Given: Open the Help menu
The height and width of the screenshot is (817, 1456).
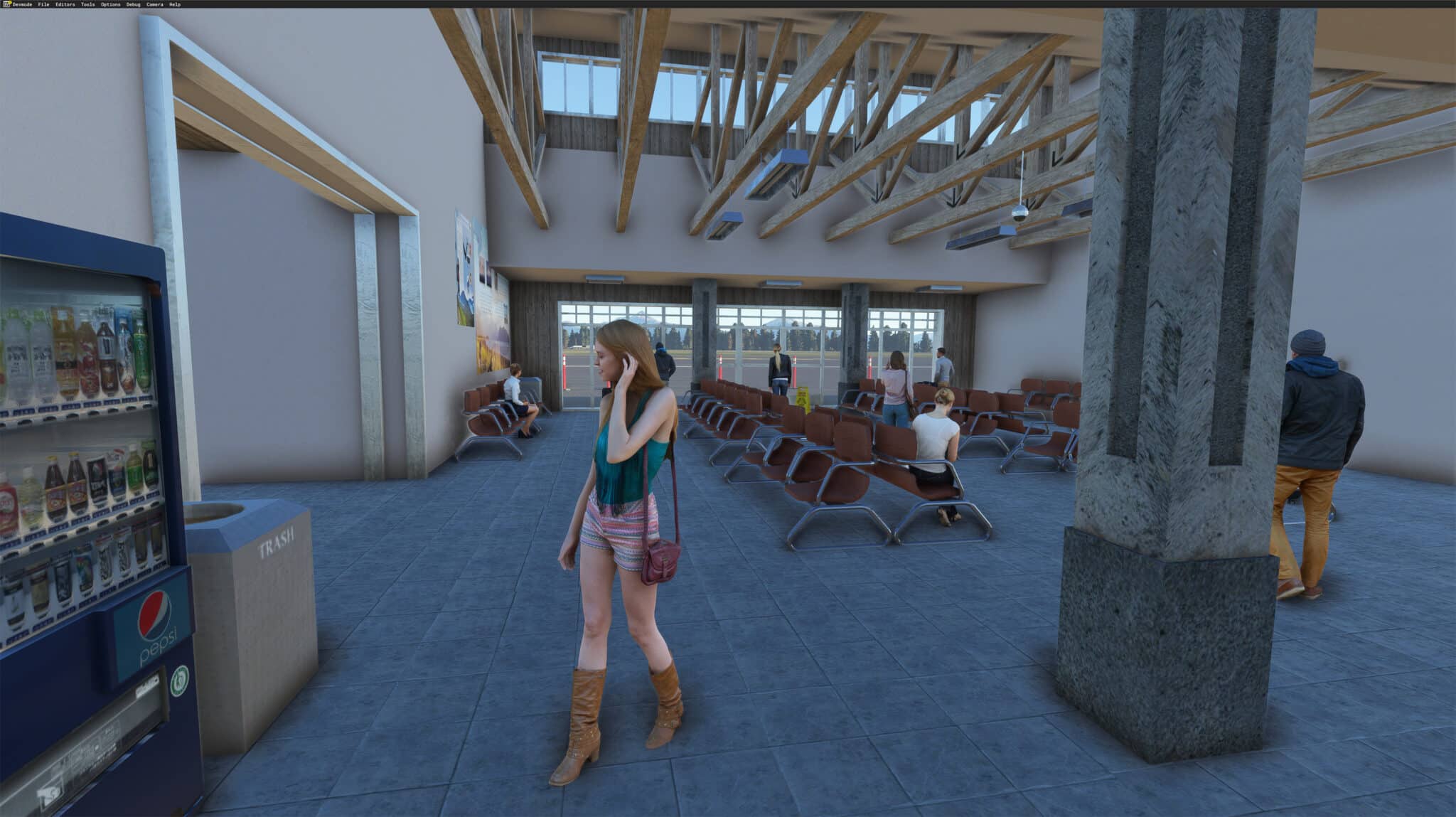Looking at the screenshot, I should (x=173, y=4).
